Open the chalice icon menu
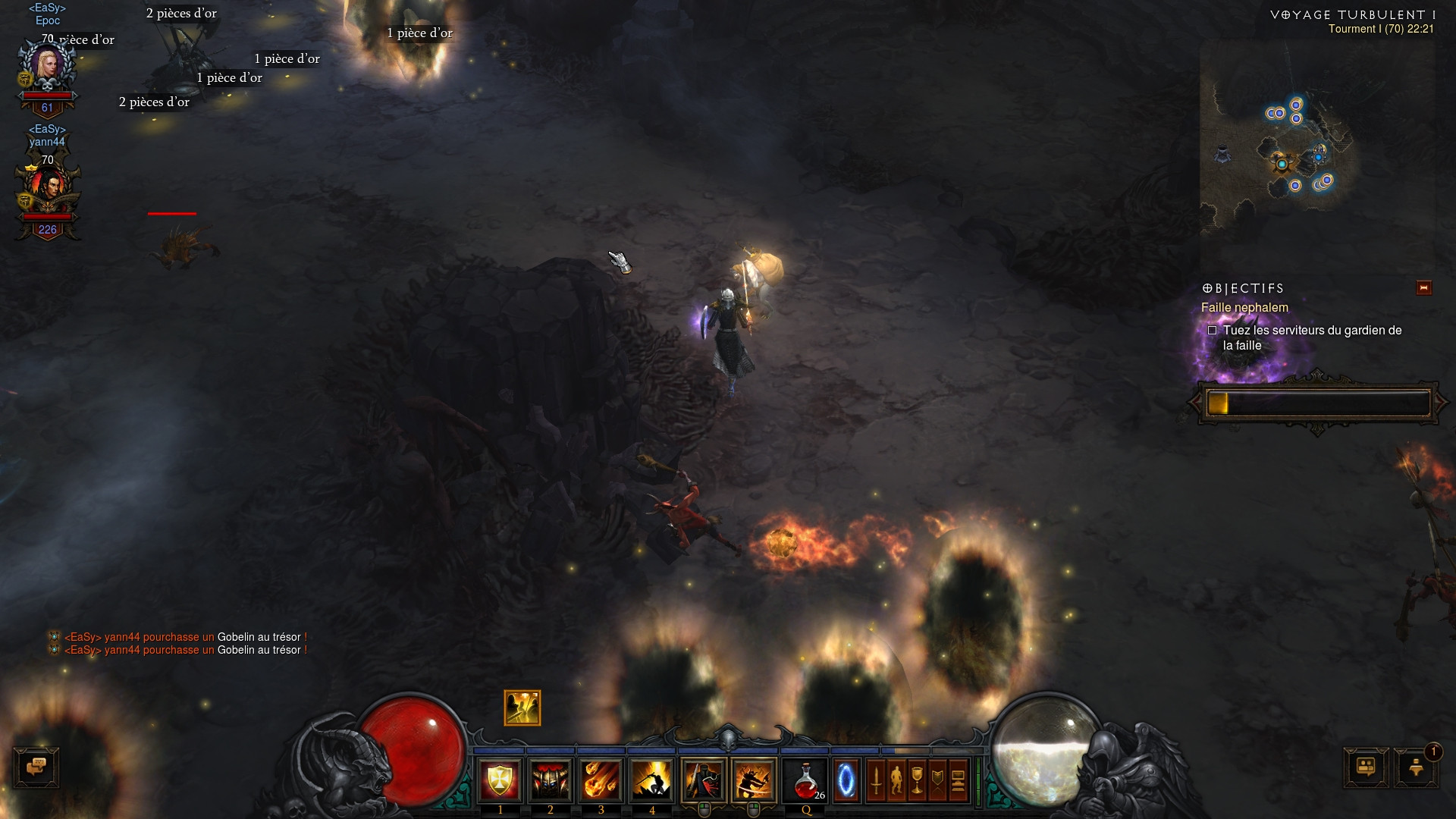This screenshot has height=819, width=1456. click(917, 780)
